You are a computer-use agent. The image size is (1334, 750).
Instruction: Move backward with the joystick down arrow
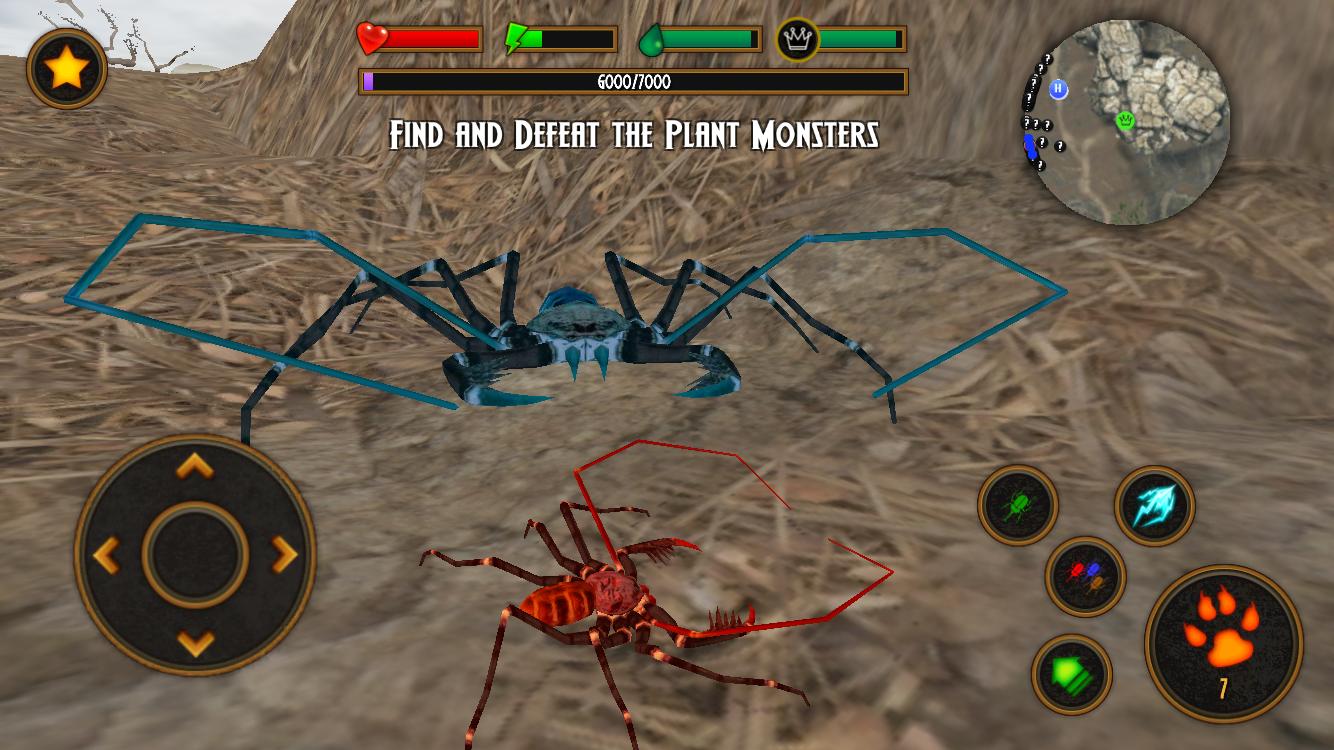(x=195, y=641)
